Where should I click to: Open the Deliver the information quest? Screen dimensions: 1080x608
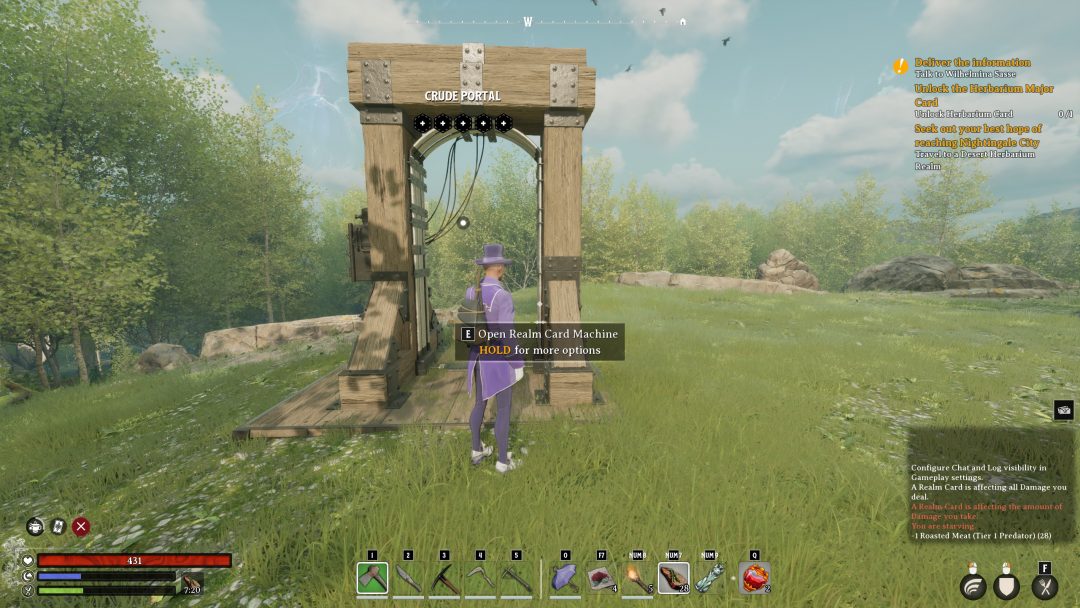(972, 62)
